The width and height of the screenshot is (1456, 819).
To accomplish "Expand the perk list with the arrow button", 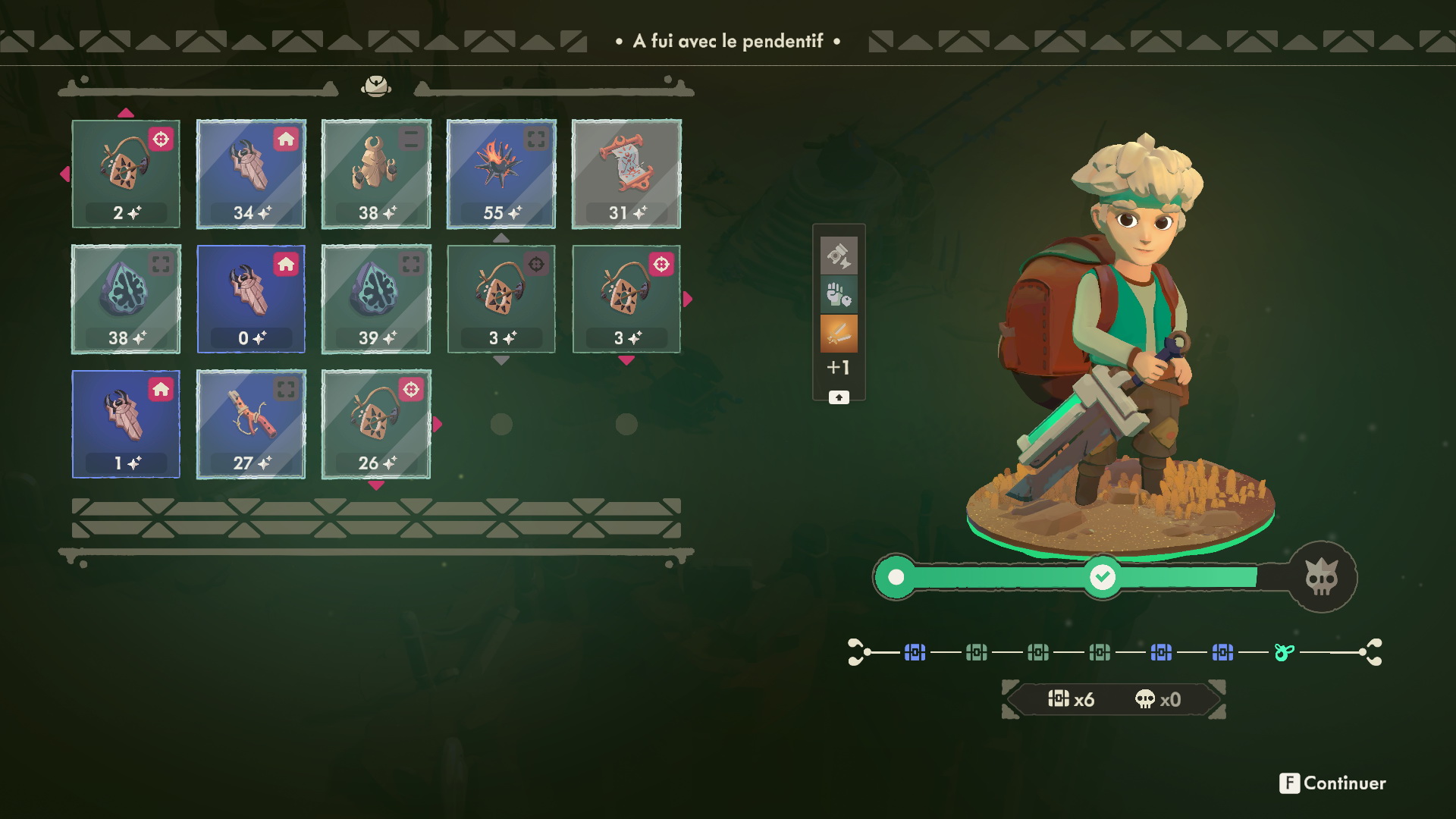I will tap(839, 397).
